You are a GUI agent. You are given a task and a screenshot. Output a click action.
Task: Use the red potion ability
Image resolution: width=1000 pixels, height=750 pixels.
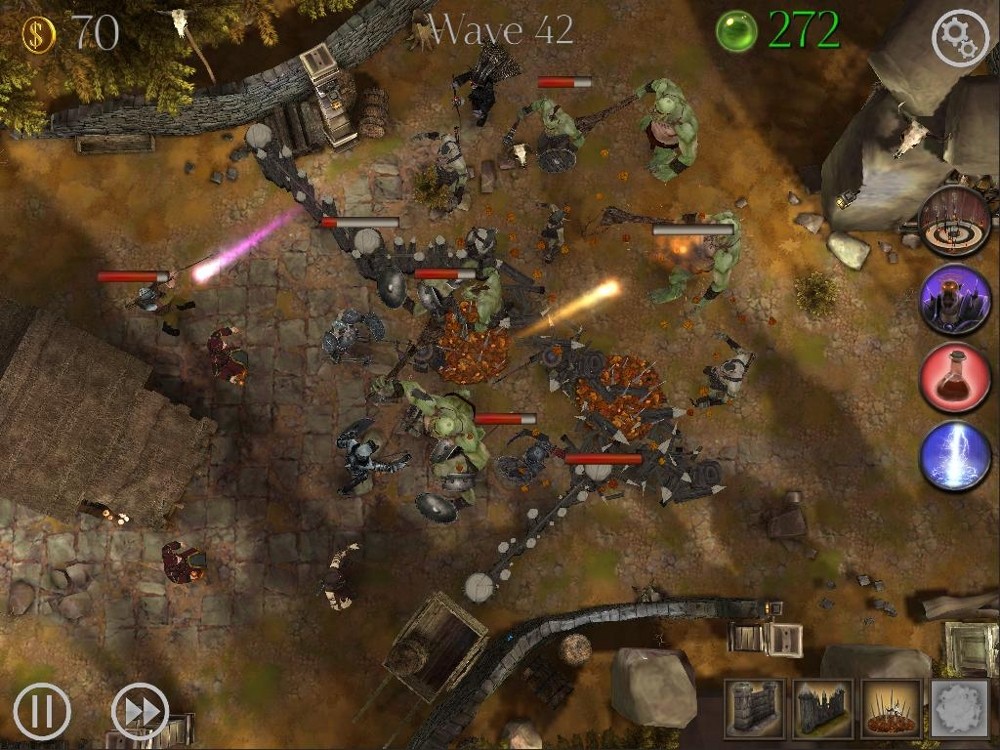tap(955, 377)
